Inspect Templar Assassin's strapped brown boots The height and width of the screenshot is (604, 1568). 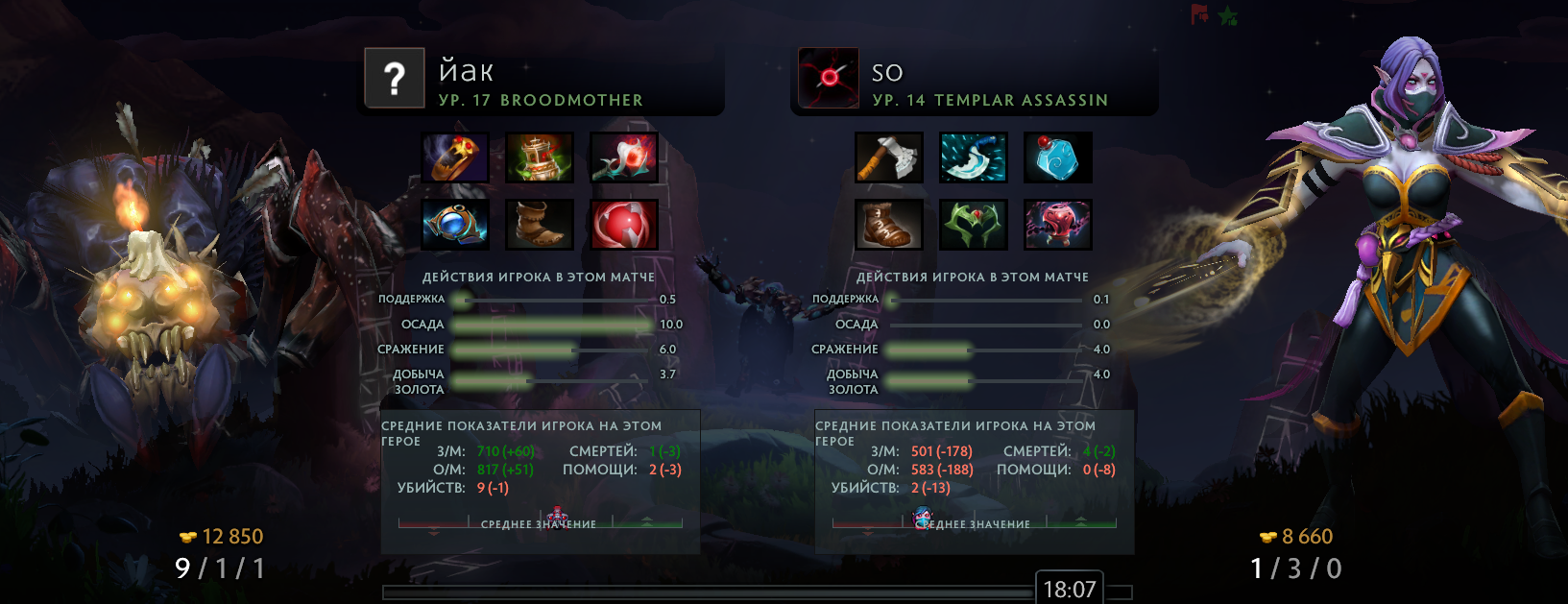click(x=889, y=224)
